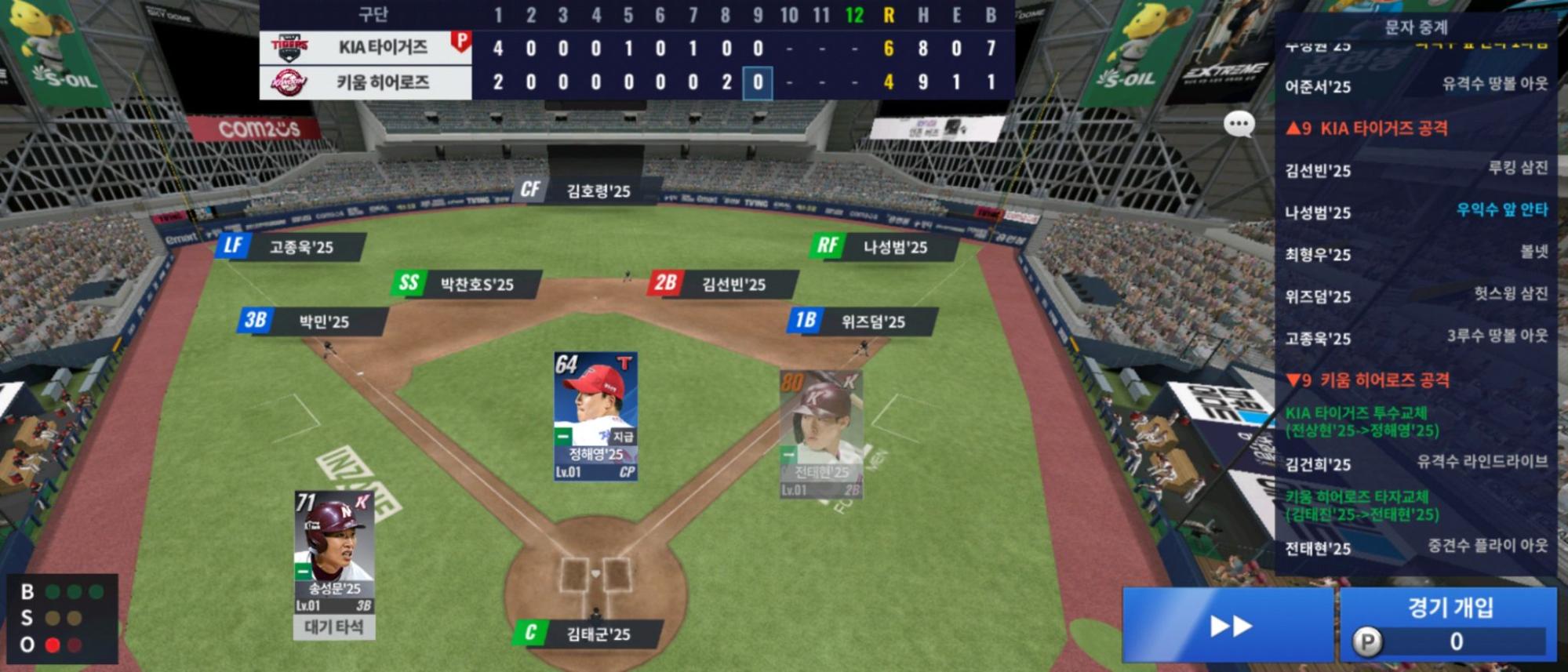
Task: Select second baseman label 김선빈'25
Action: 720,284
